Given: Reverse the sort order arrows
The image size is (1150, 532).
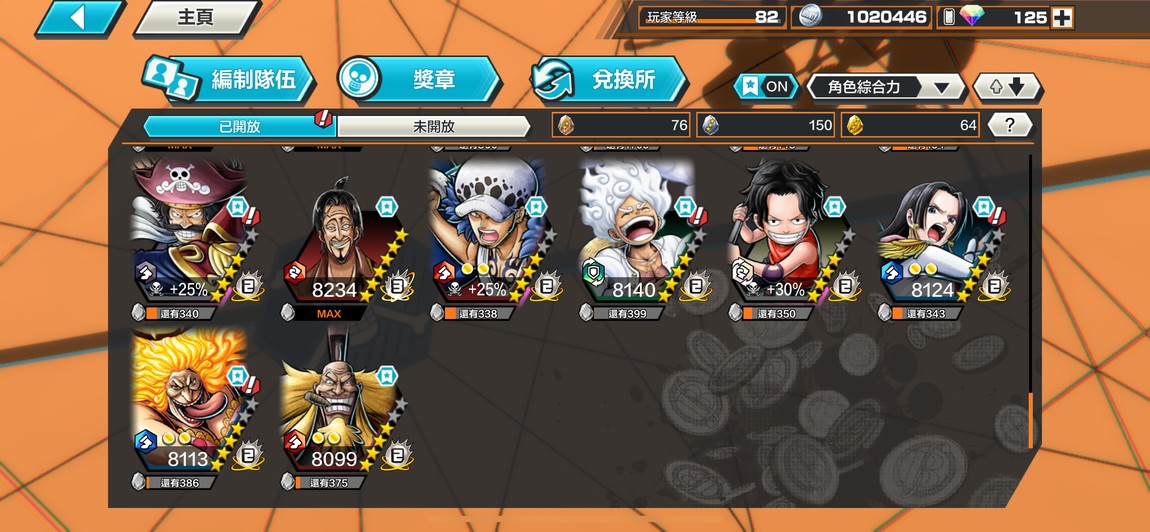Looking at the screenshot, I should coord(1007,87).
